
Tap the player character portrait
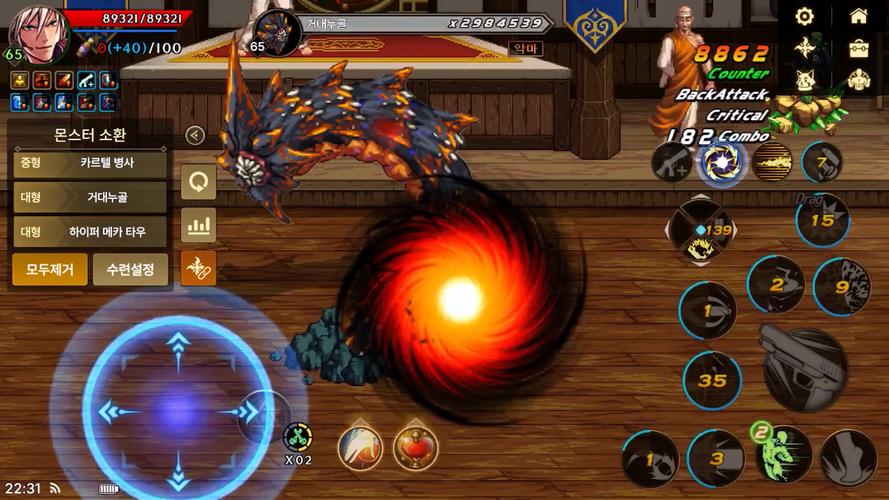click(x=38, y=35)
